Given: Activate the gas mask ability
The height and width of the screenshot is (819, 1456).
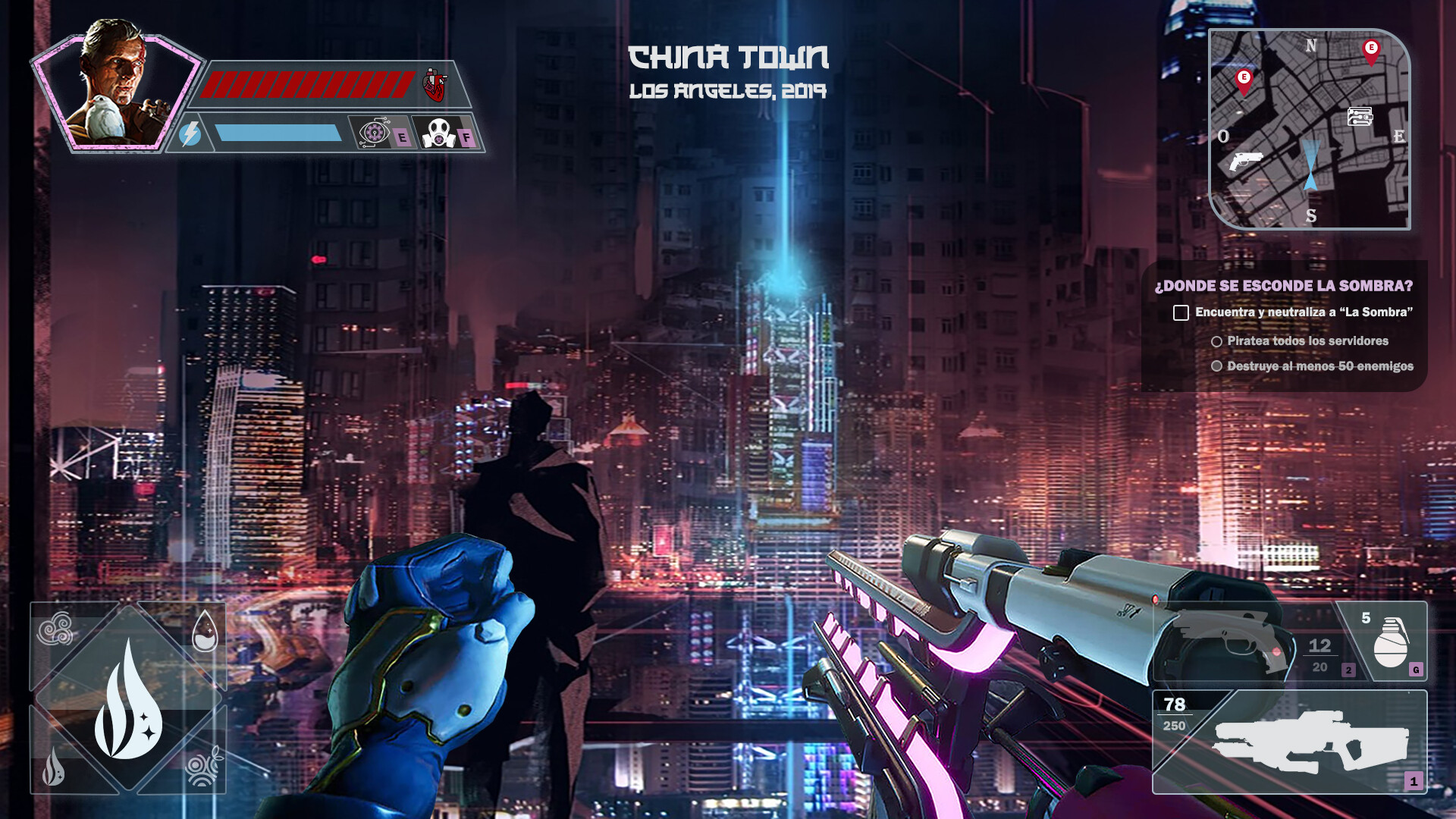Looking at the screenshot, I should pyautogui.click(x=438, y=134).
